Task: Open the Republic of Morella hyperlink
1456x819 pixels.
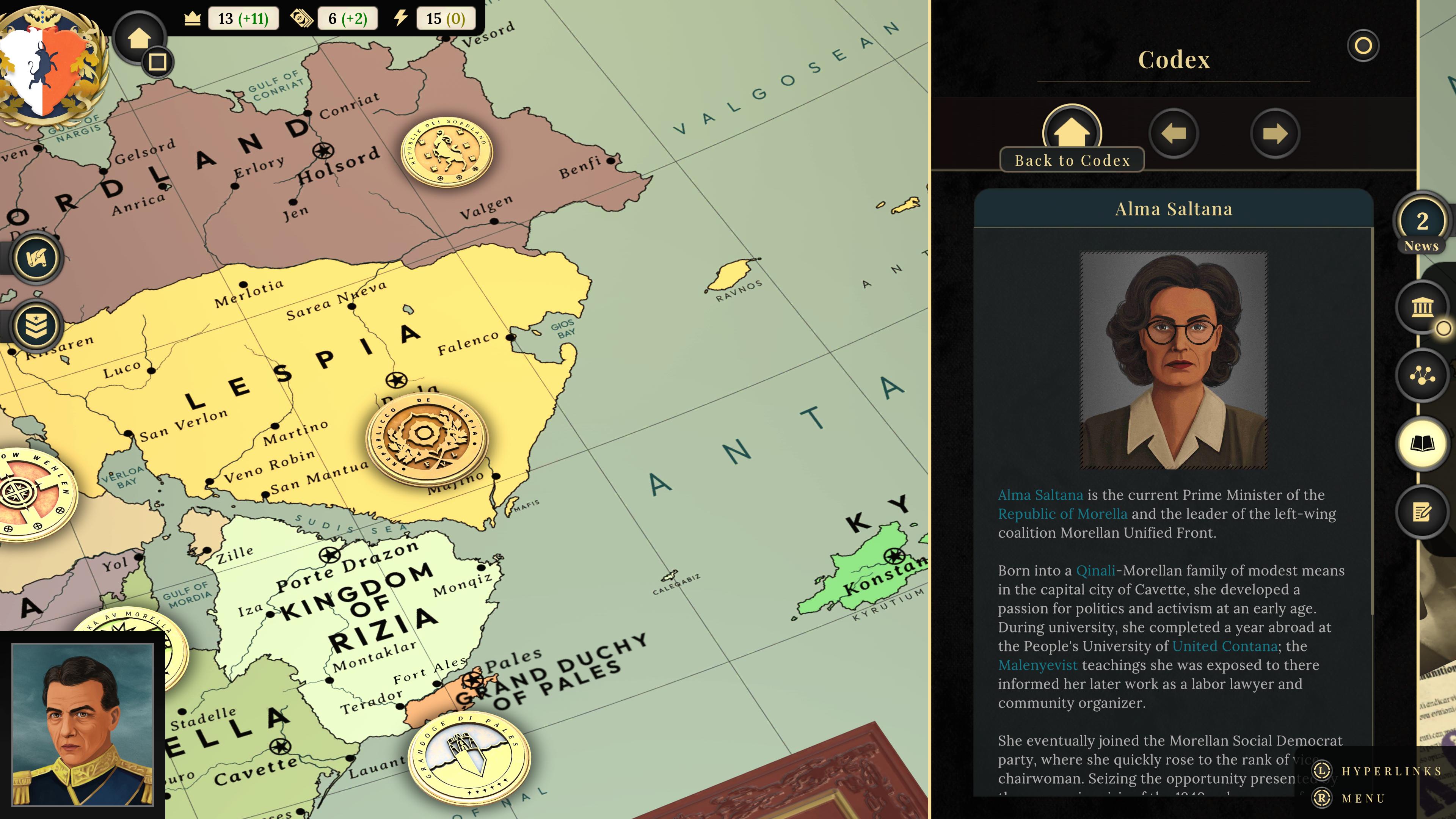Action: 1062,514
